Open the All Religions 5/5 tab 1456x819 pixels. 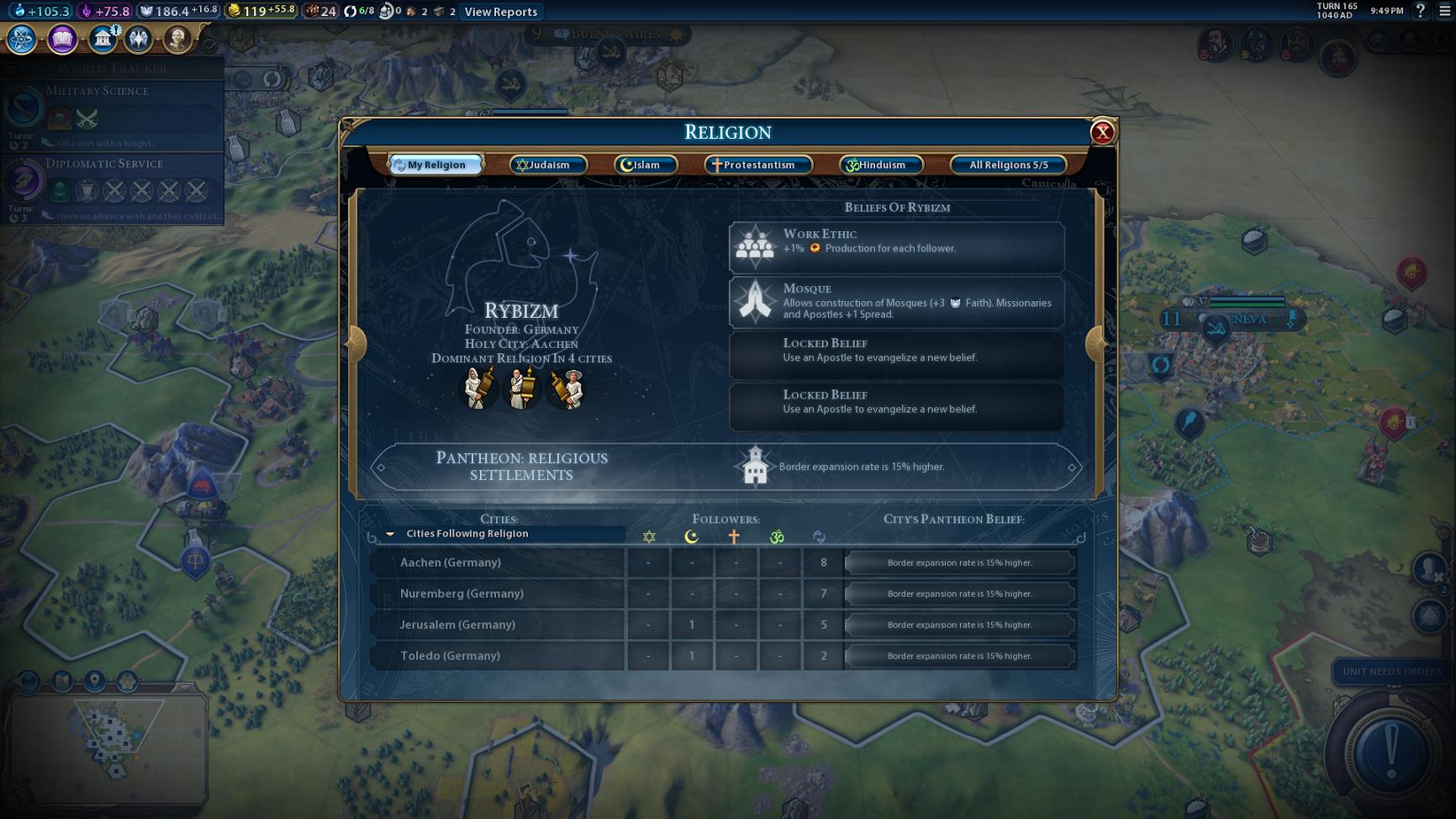pos(1008,165)
